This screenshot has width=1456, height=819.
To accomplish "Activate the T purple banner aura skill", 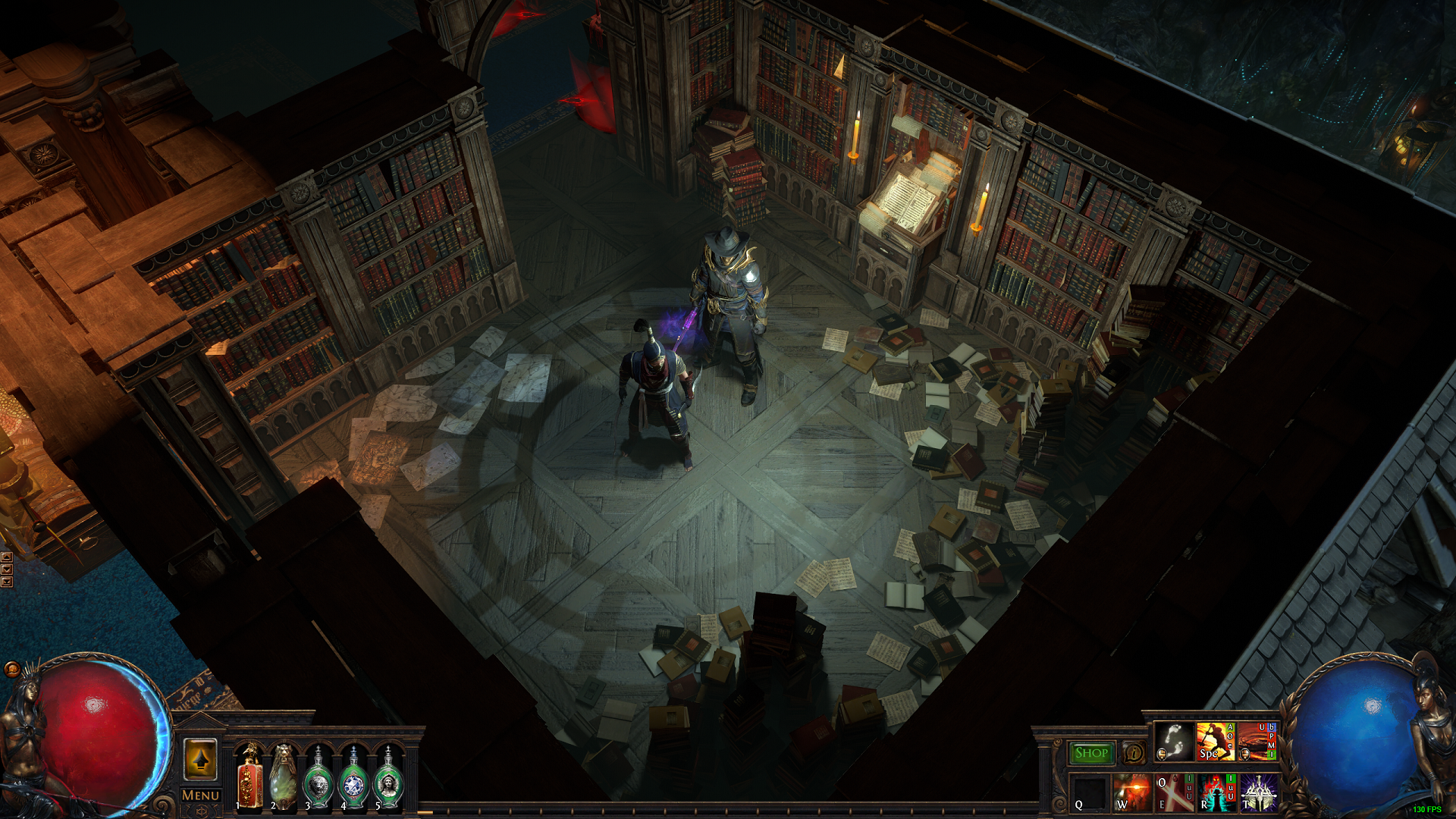I will click(x=1259, y=792).
